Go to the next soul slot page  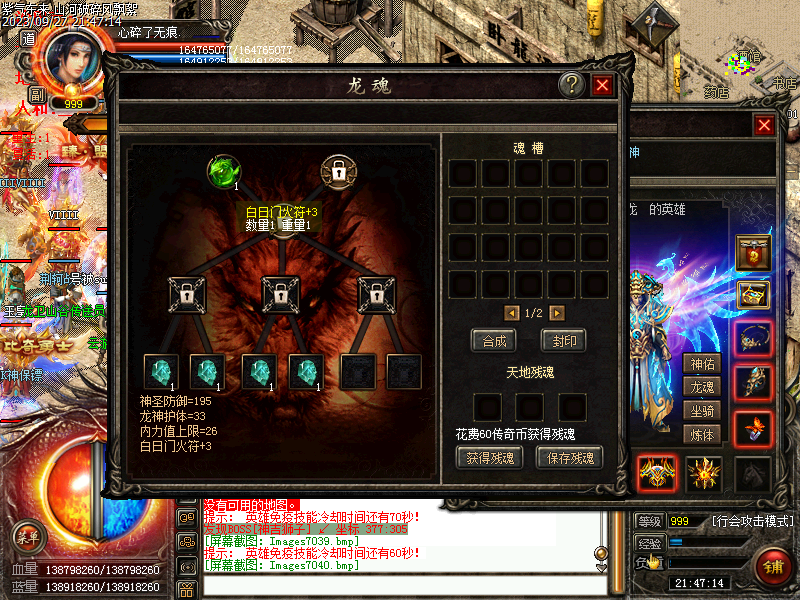pyautogui.click(x=557, y=313)
